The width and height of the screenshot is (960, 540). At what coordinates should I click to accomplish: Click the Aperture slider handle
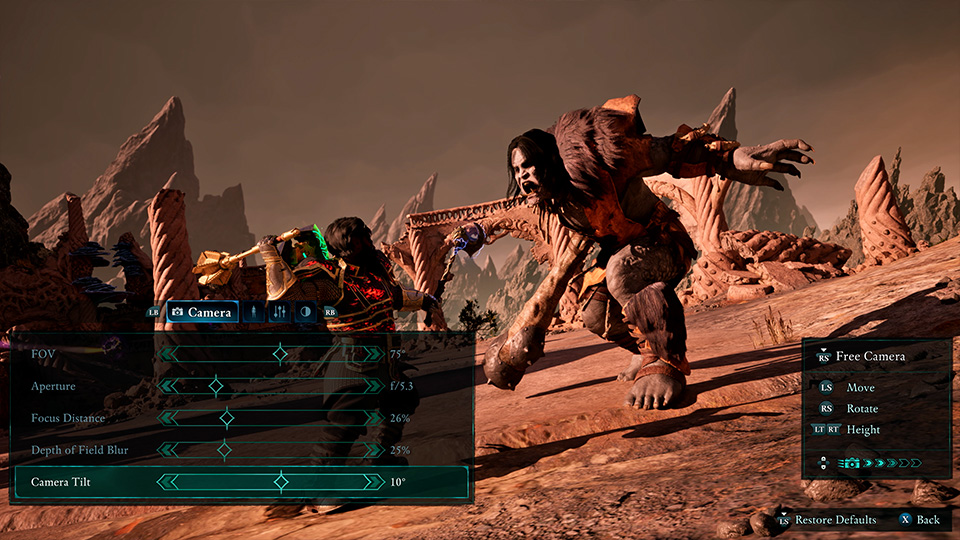tap(215, 385)
